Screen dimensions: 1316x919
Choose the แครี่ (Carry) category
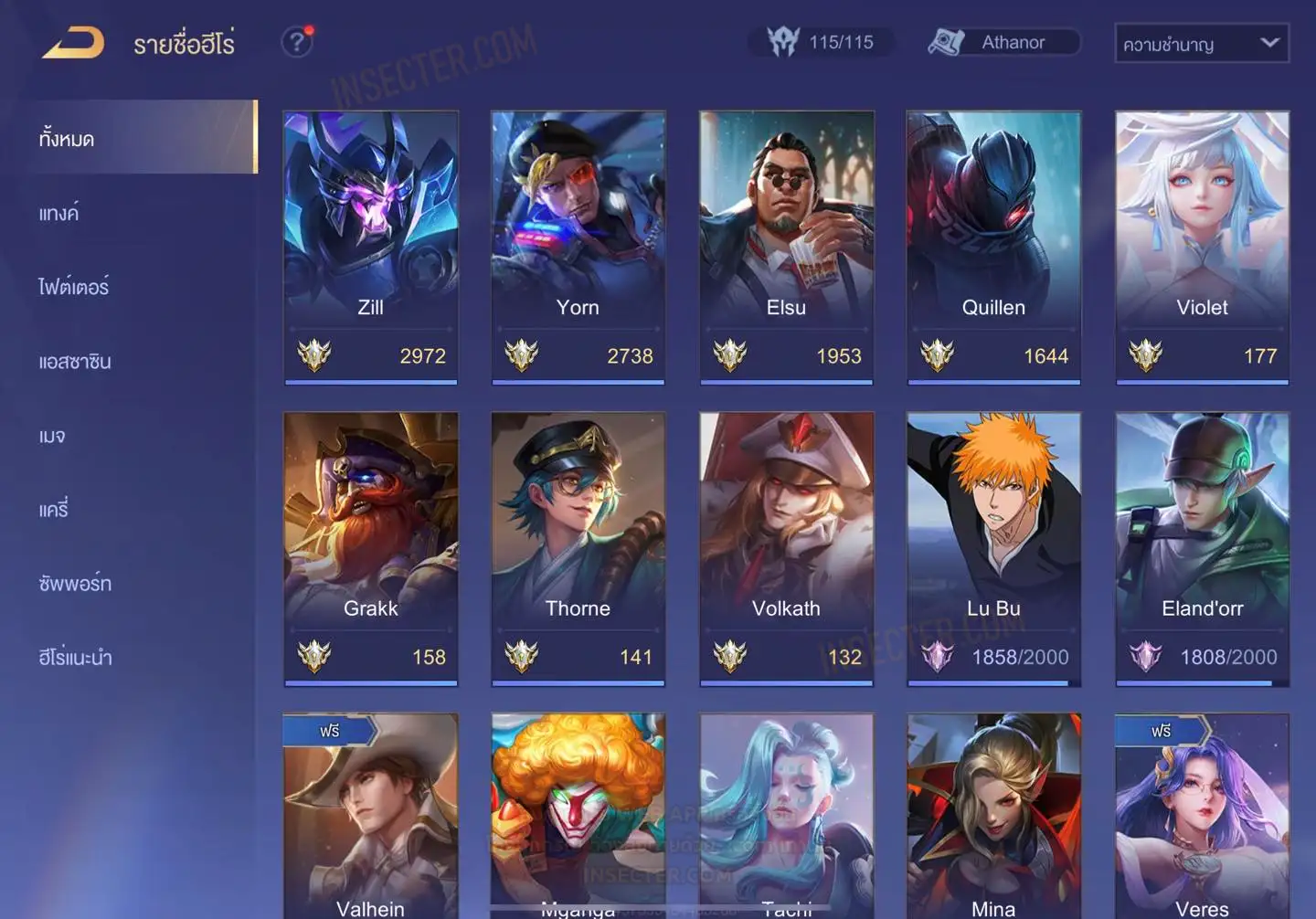pyautogui.click(x=54, y=510)
